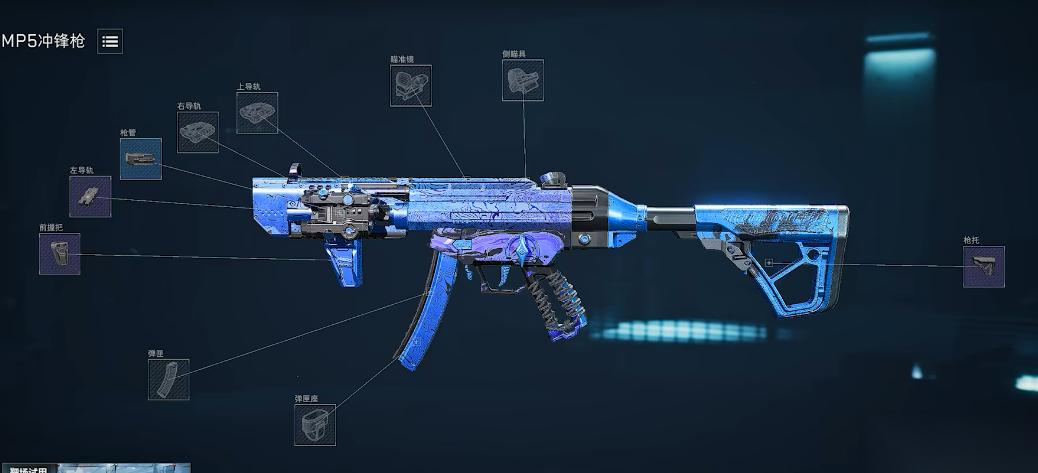This screenshot has height=473, width=1038.
Task: Select the 右导轨 right rail slot
Action: pos(198,132)
